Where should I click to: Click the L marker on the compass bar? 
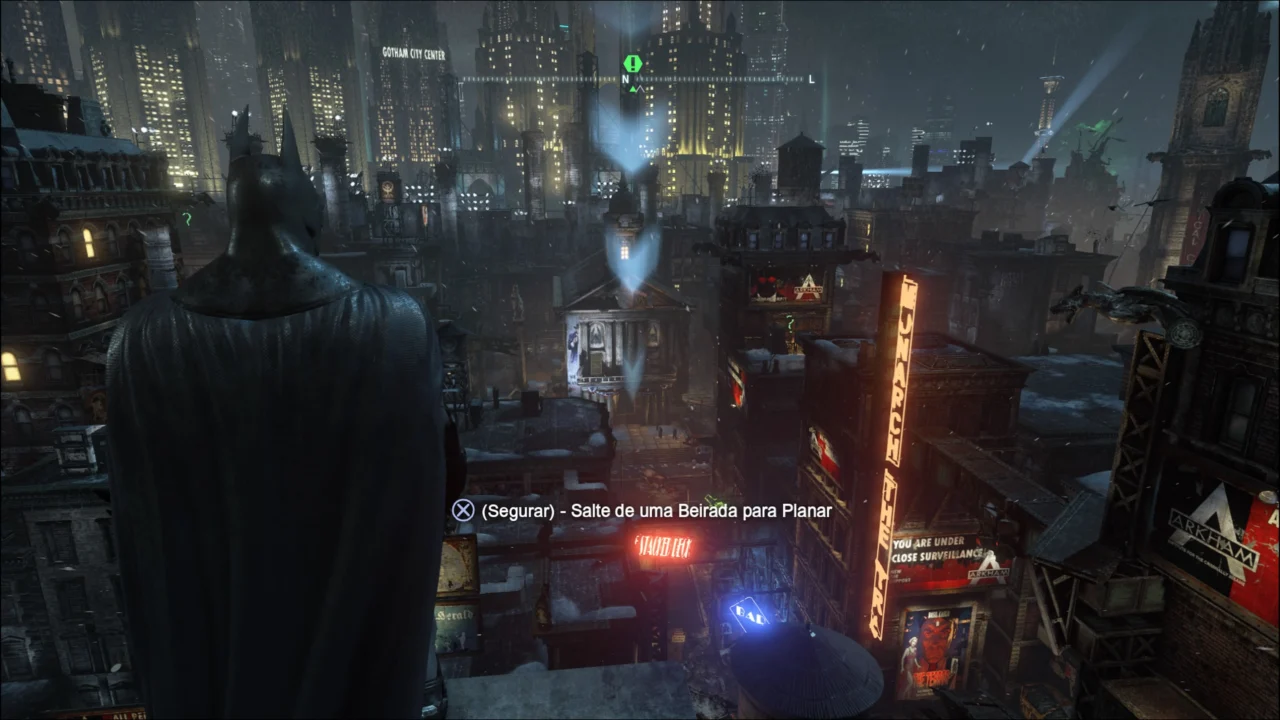(x=814, y=77)
